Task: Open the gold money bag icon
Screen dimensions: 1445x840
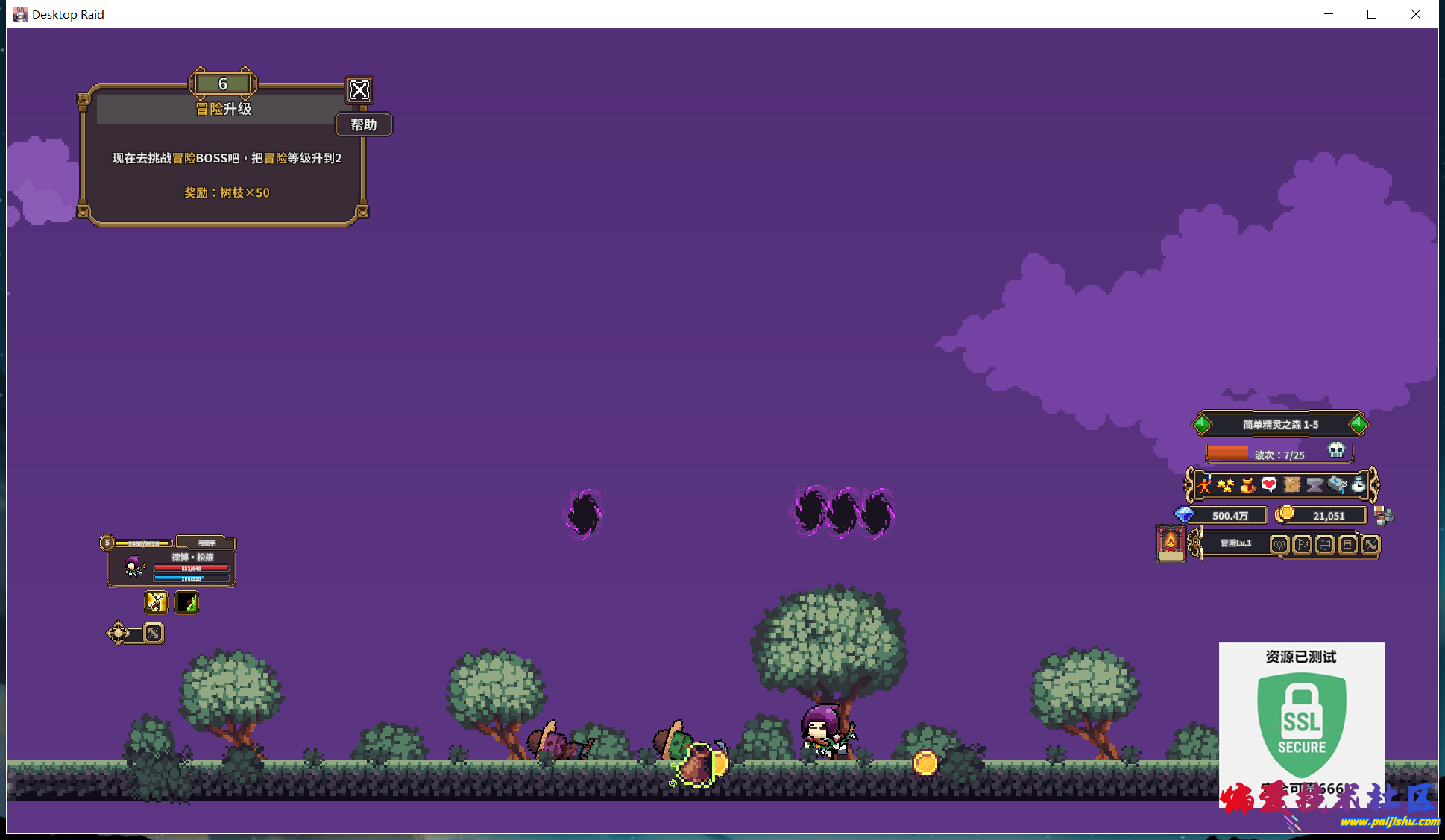Action: pyautogui.click(x=1247, y=486)
